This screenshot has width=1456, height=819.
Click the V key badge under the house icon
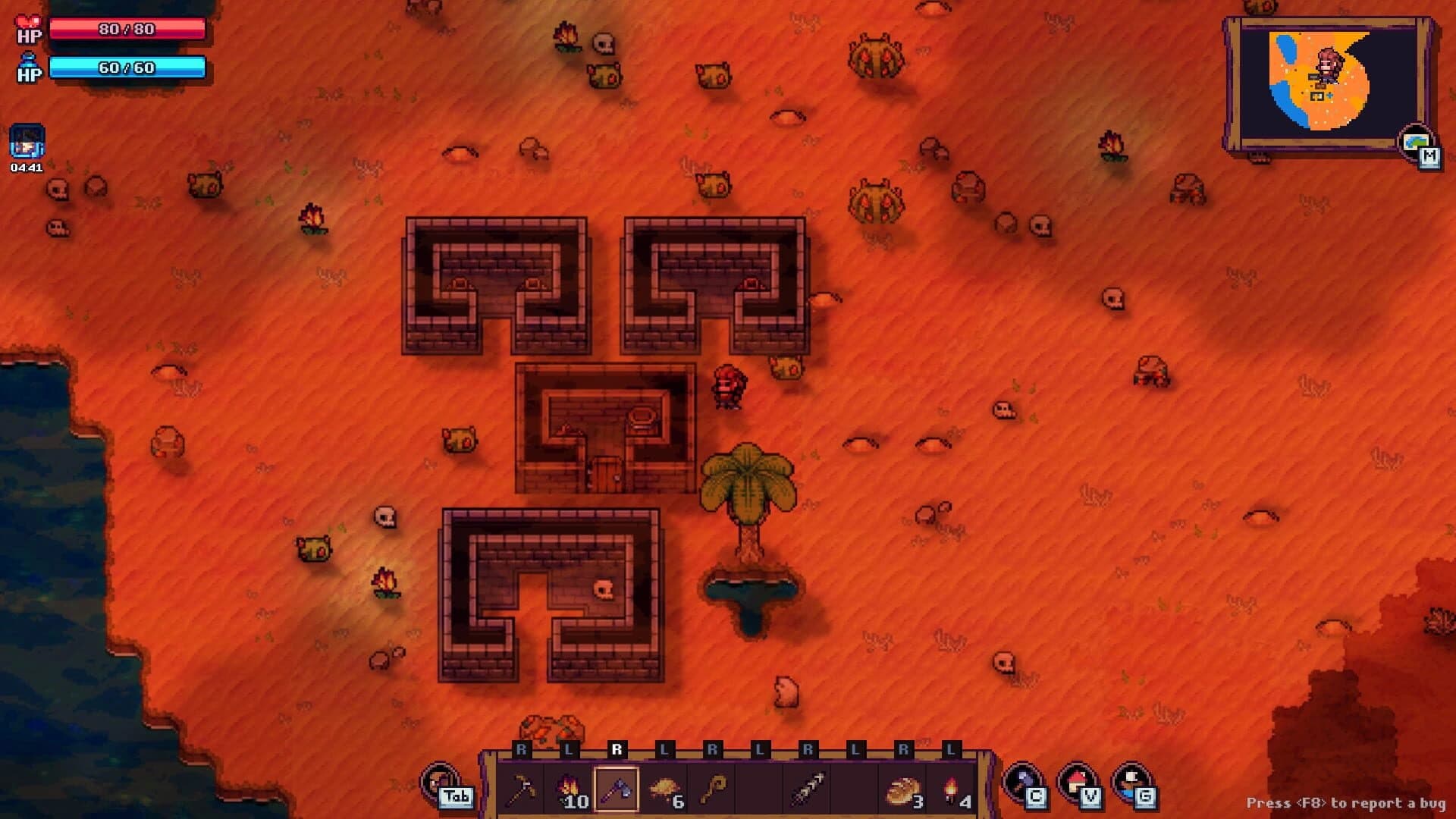[x=1091, y=798]
